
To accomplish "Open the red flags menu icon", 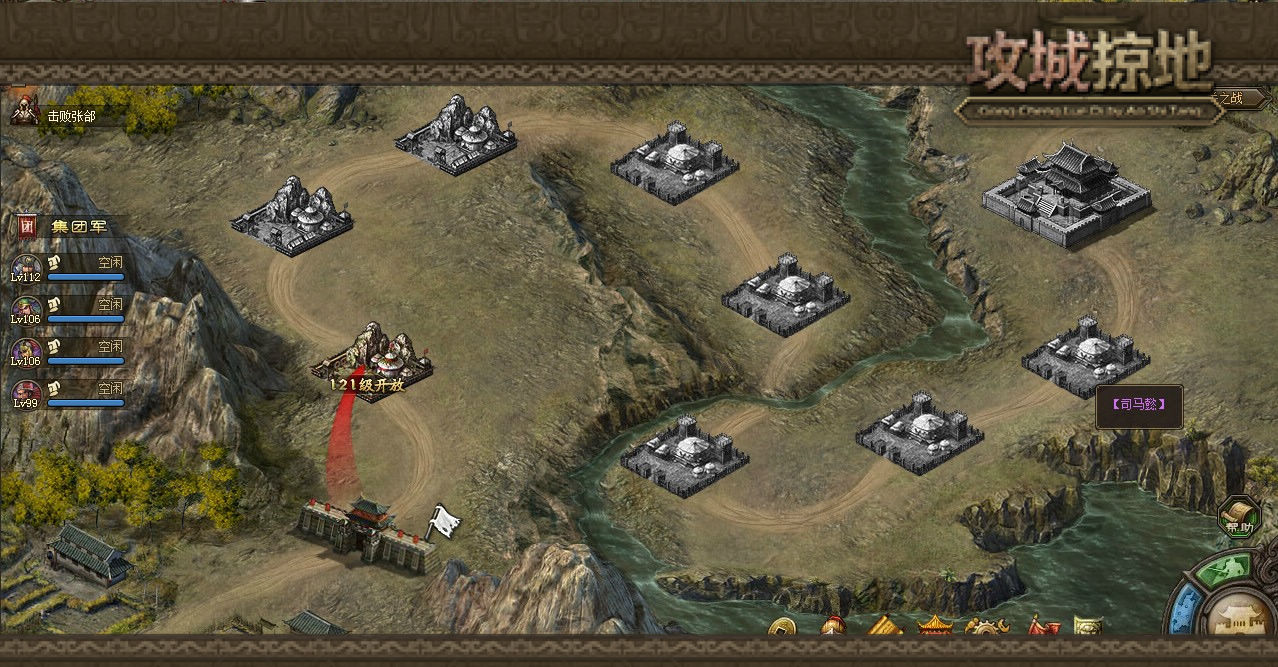I will 1042,628.
